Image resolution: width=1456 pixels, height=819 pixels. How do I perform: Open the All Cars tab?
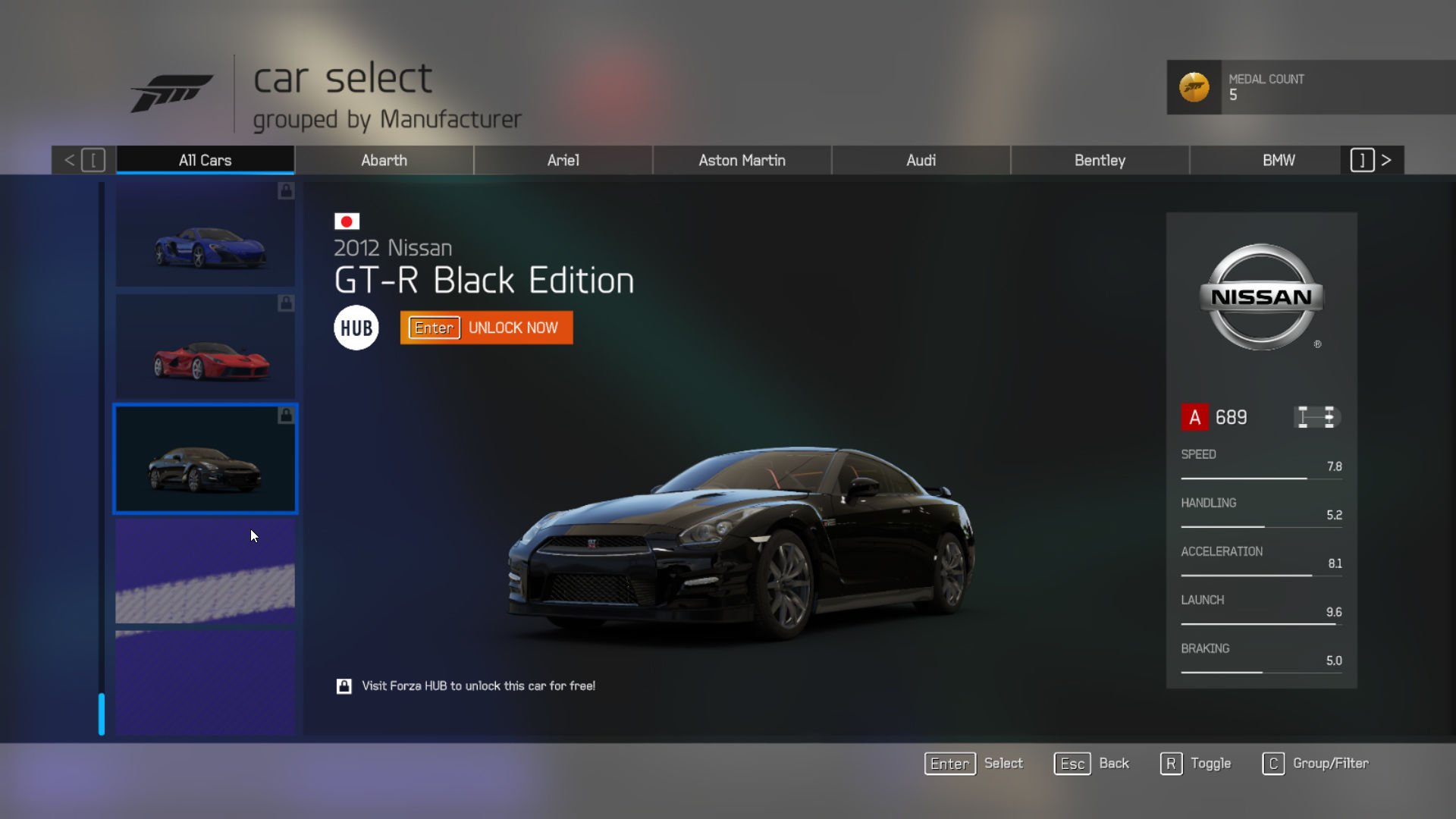[205, 160]
